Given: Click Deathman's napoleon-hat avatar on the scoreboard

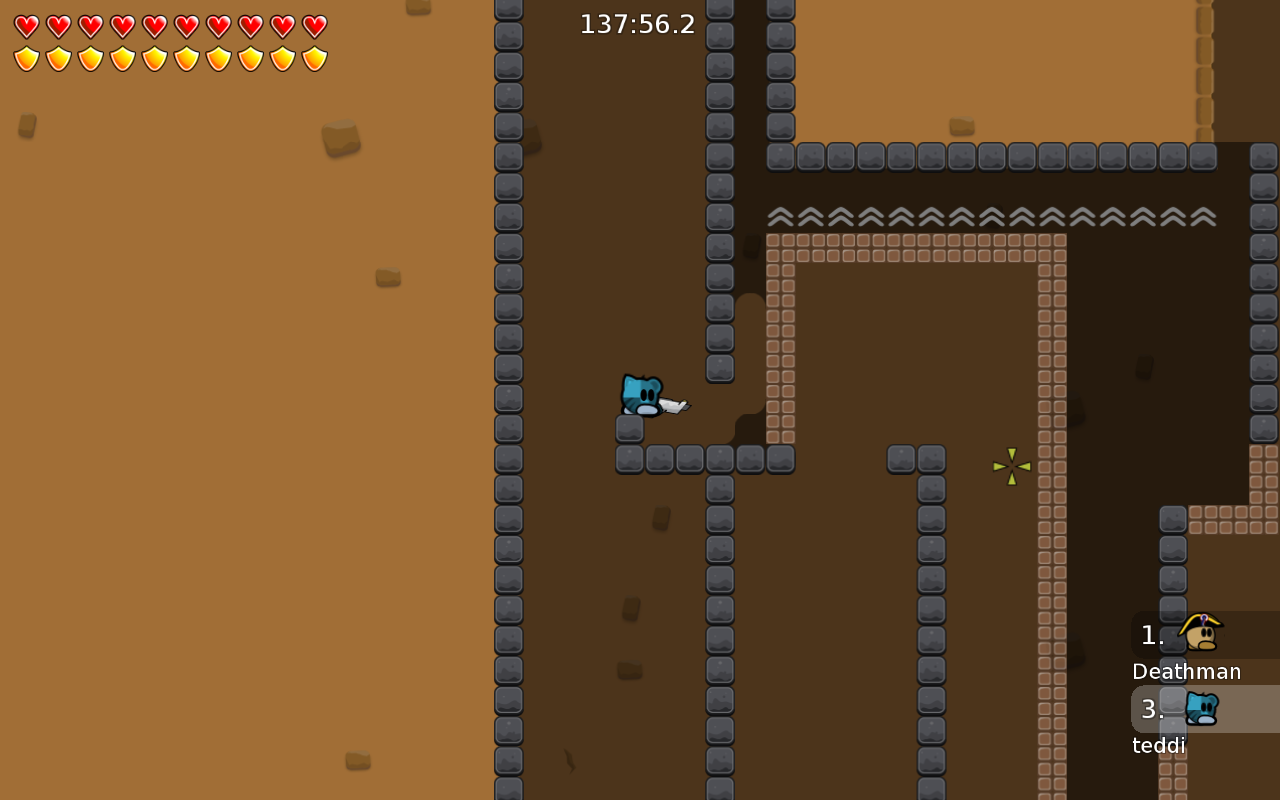Looking at the screenshot, I should pos(1200,634).
